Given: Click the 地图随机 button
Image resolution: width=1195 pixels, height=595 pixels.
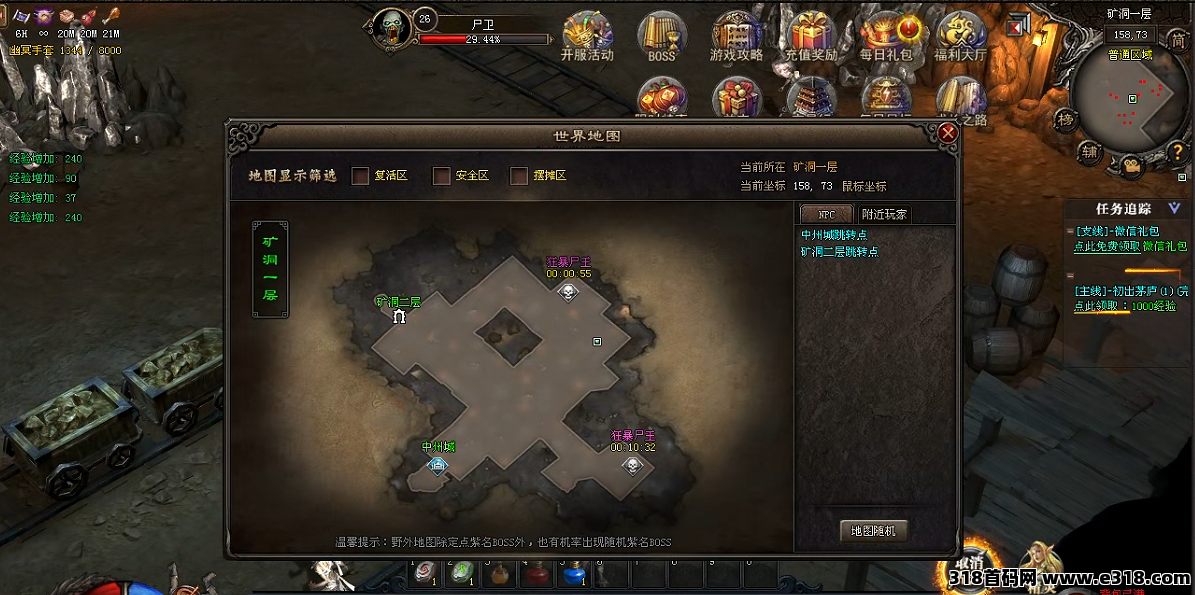Looking at the screenshot, I should pyautogui.click(x=873, y=531).
